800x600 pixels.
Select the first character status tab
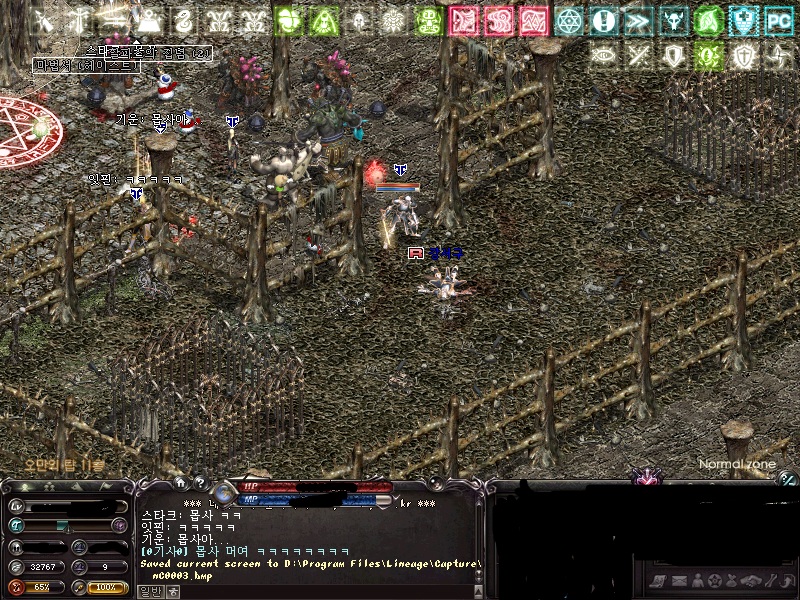(x=22, y=487)
